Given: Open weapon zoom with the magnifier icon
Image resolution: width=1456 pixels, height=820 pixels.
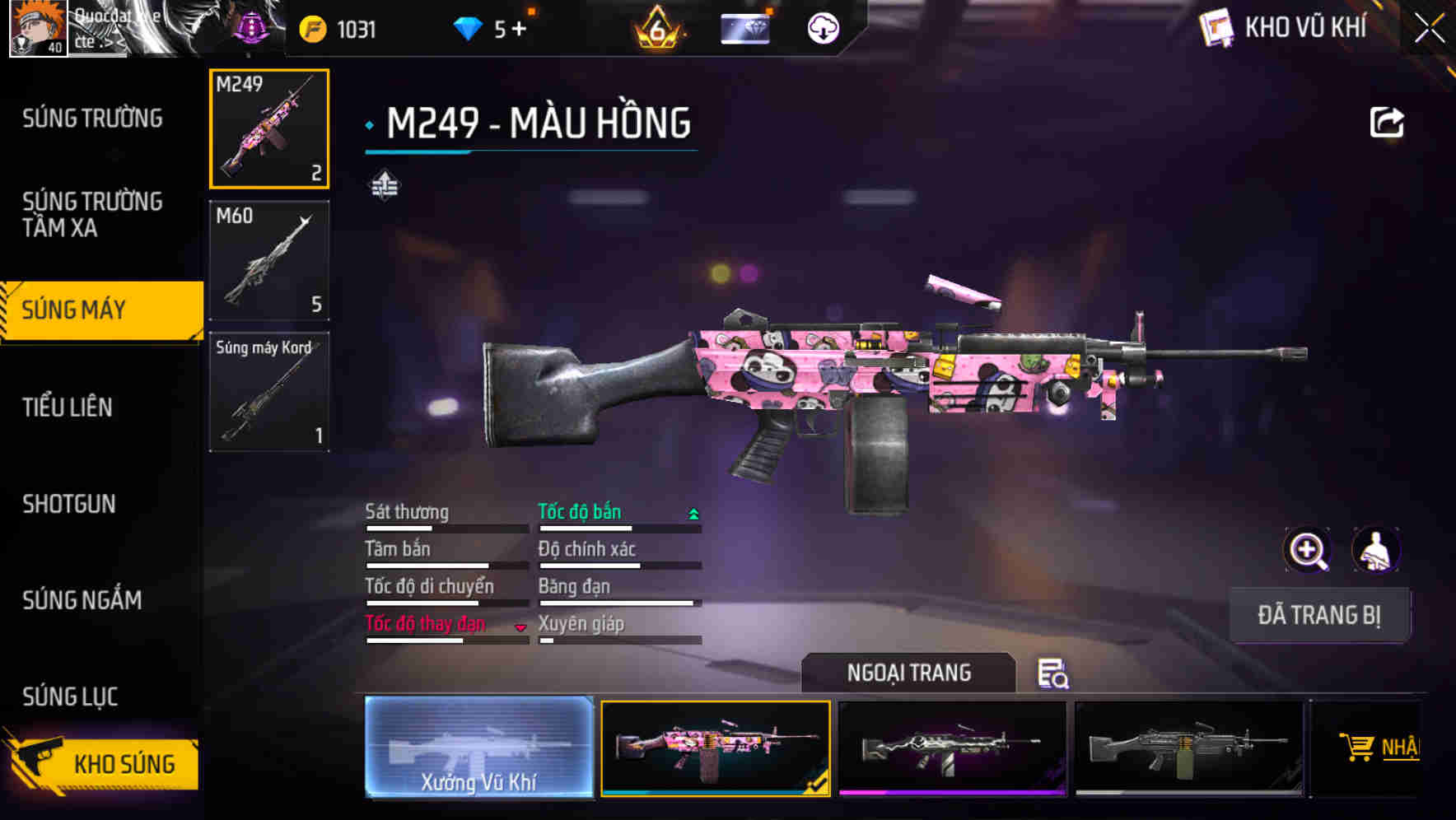Looking at the screenshot, I should coord(1308,550).
